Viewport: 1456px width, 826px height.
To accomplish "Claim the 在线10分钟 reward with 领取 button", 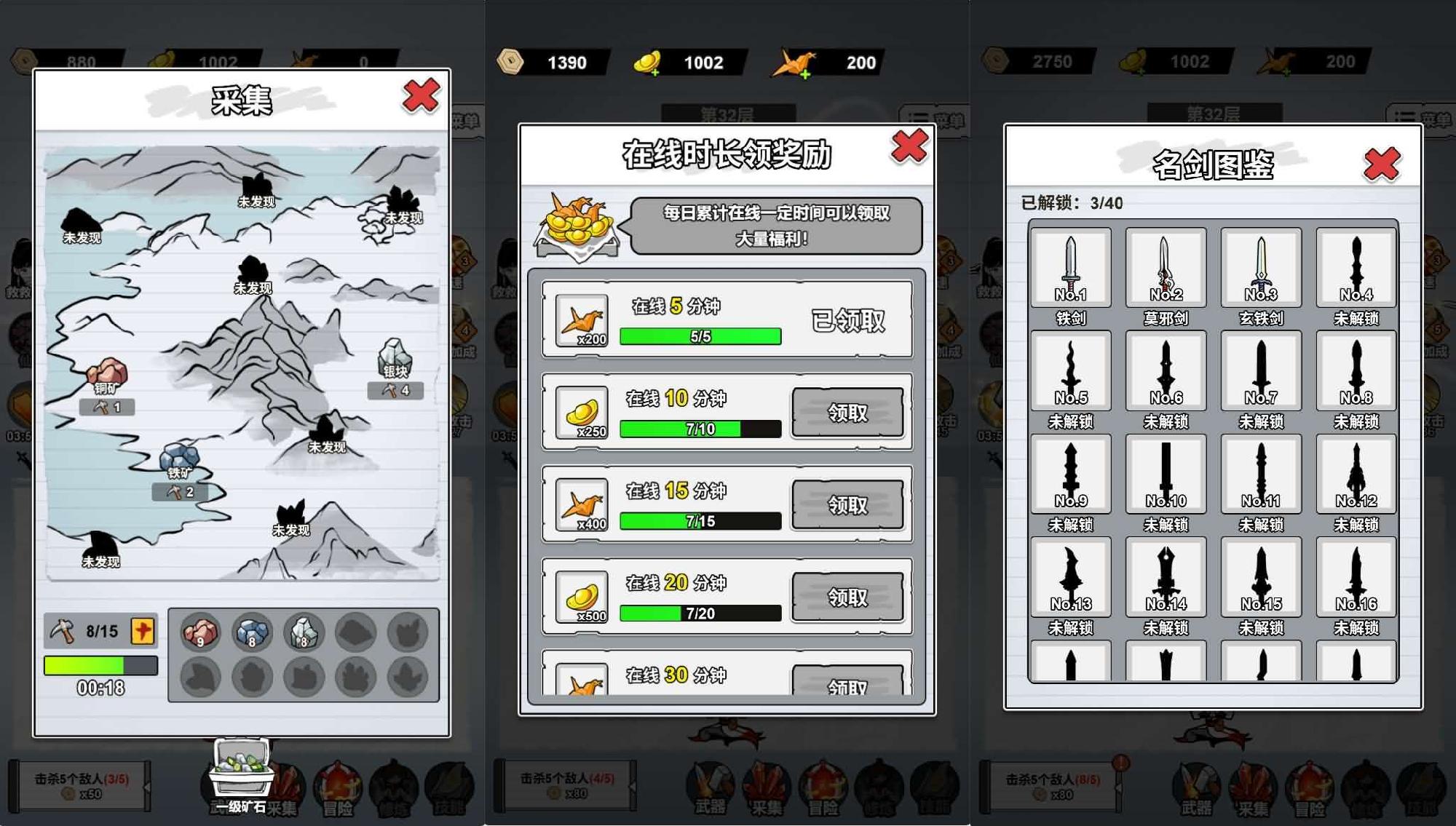I will 847,412.
